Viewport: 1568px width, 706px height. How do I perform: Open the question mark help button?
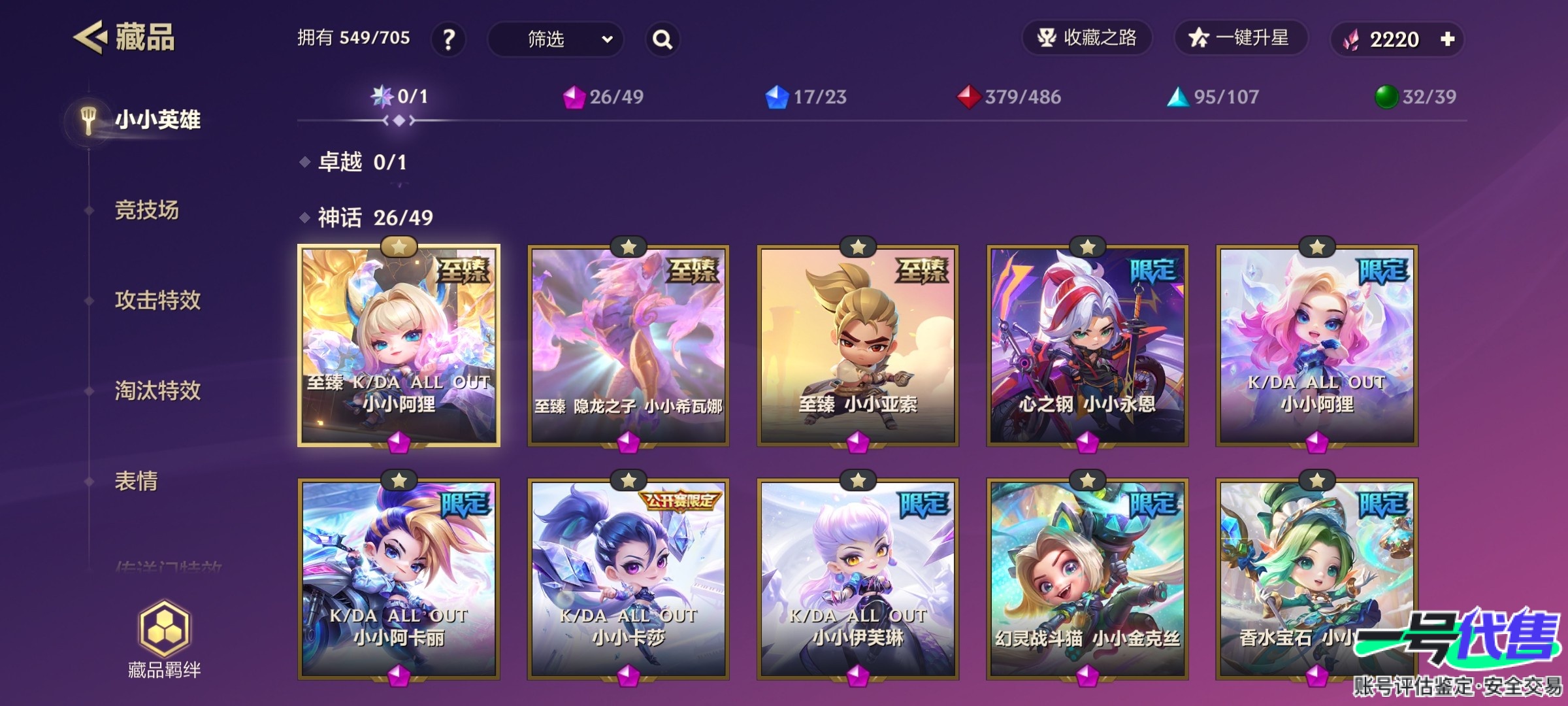[448, 39]
